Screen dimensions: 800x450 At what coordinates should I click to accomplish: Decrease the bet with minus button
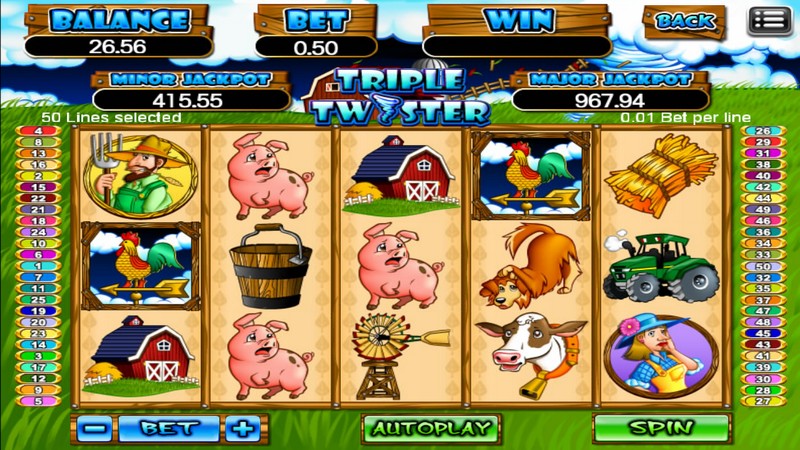94,428
